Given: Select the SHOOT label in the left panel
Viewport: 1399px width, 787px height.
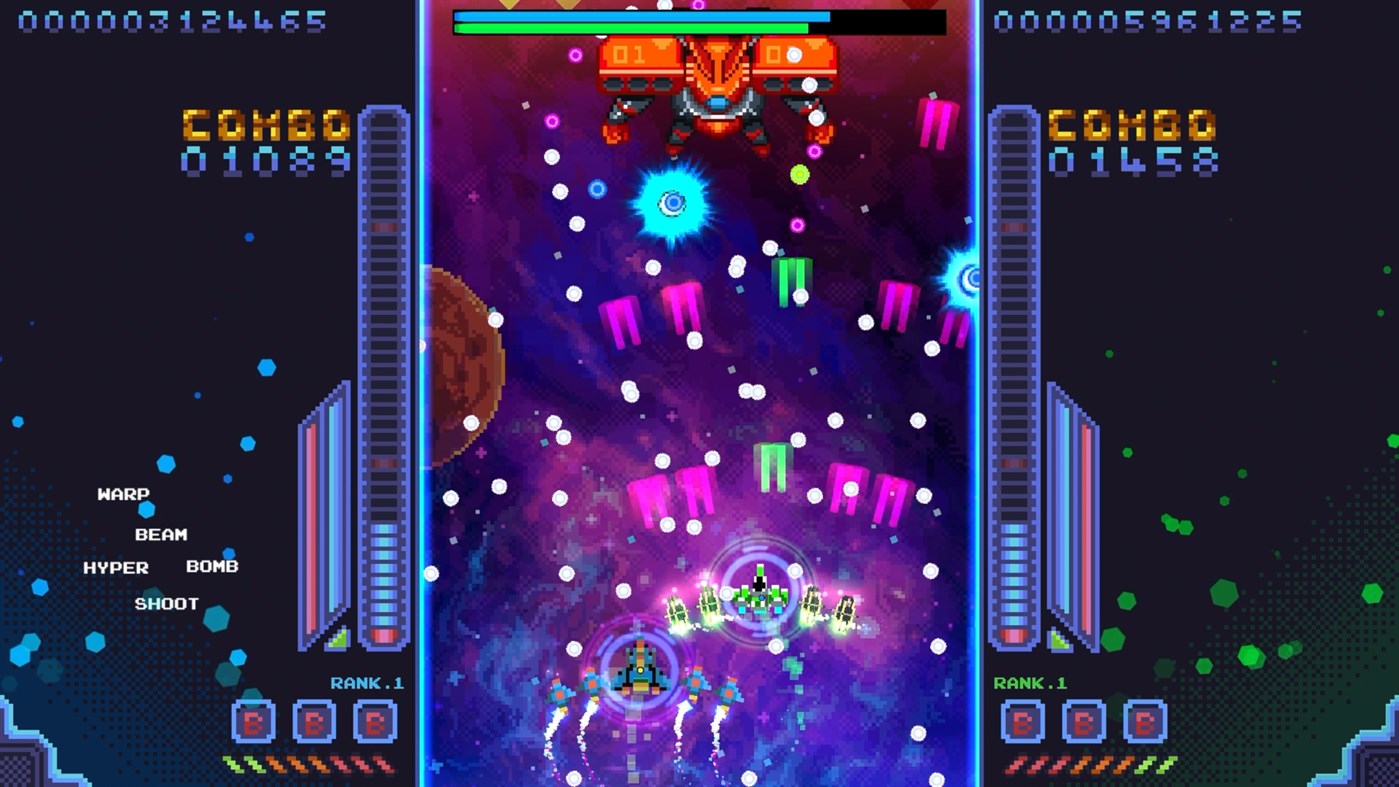Looking at the screenshot, I should 168,602.
